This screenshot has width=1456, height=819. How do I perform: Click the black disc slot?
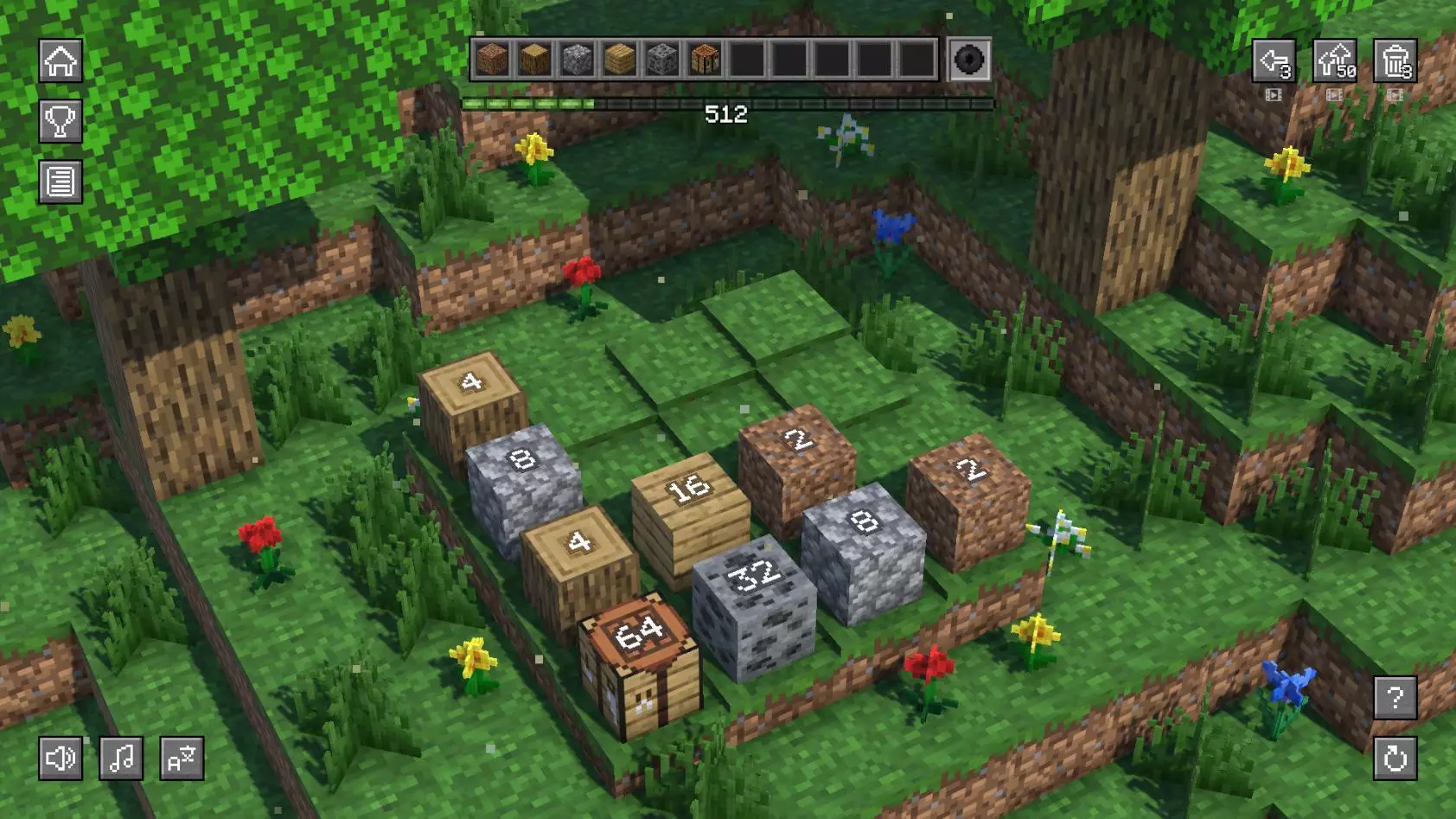[969, 61]
